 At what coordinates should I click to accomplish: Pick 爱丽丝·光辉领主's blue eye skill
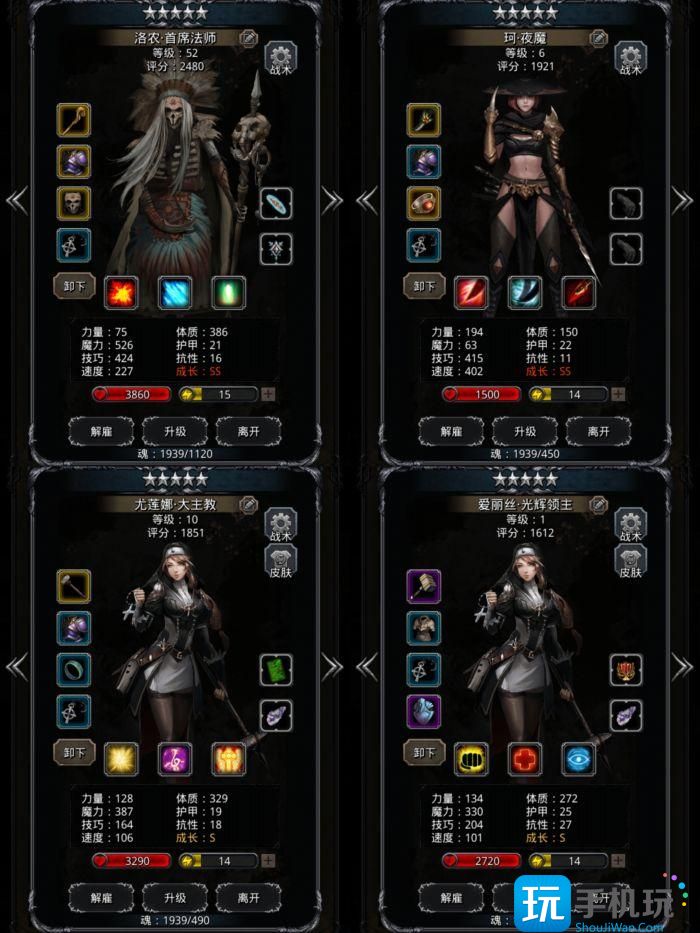(x=577, y=759)
